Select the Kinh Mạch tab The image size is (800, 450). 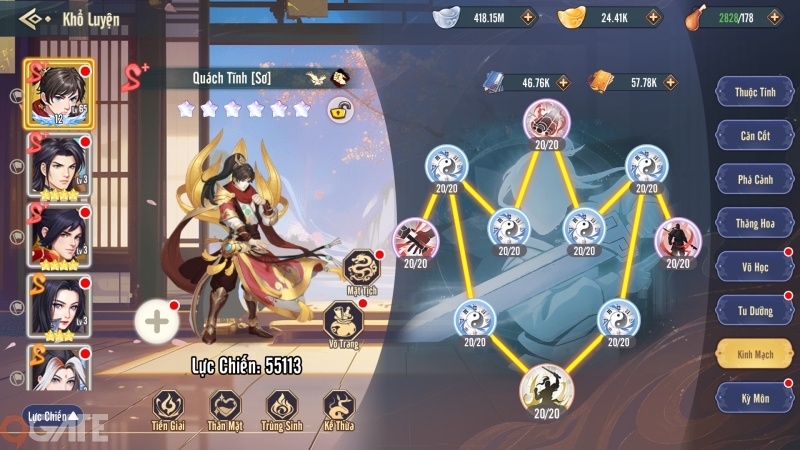coord(755,354)
